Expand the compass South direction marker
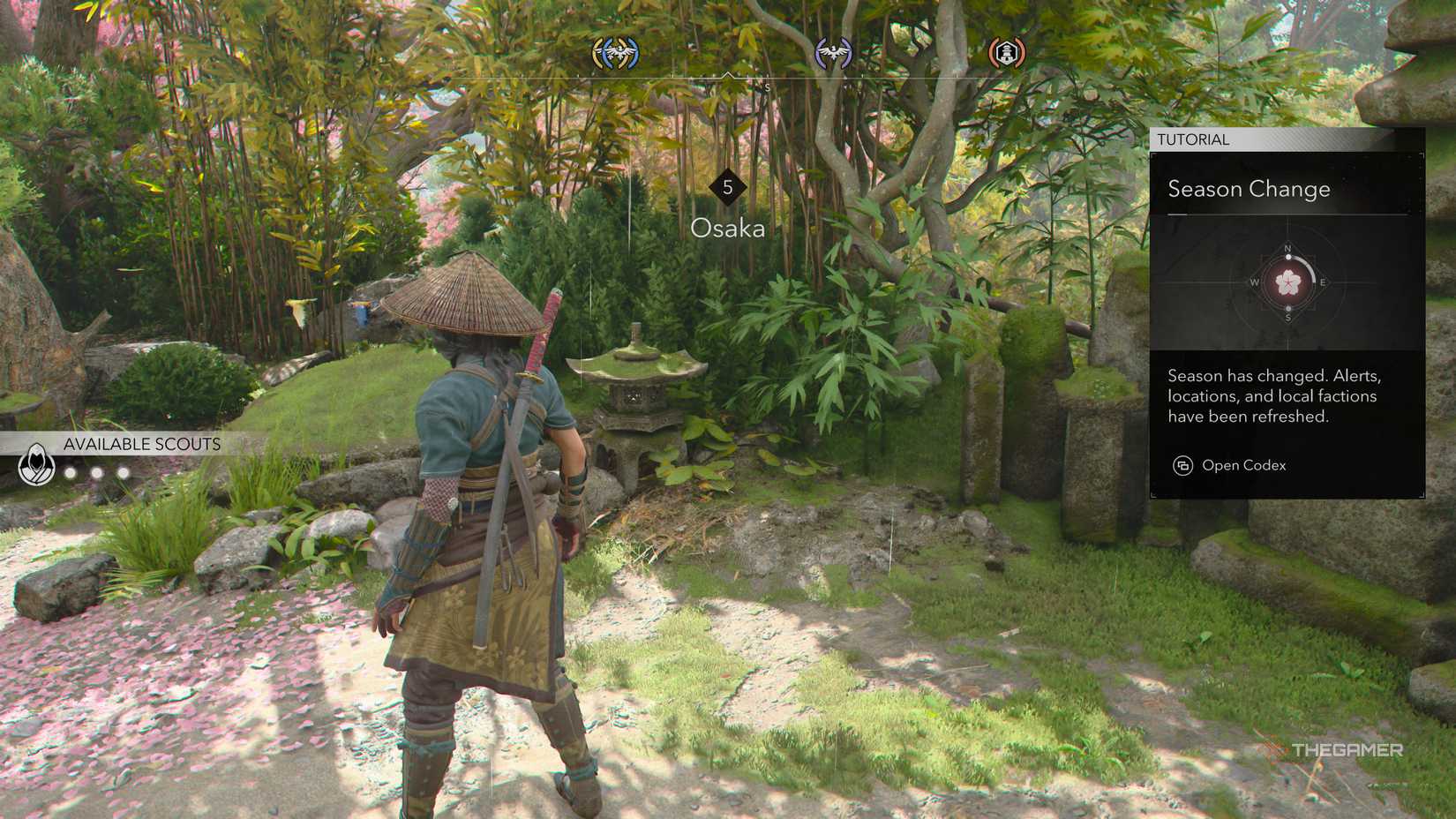This screenshot has height=819, width=1456. [767, 86]
